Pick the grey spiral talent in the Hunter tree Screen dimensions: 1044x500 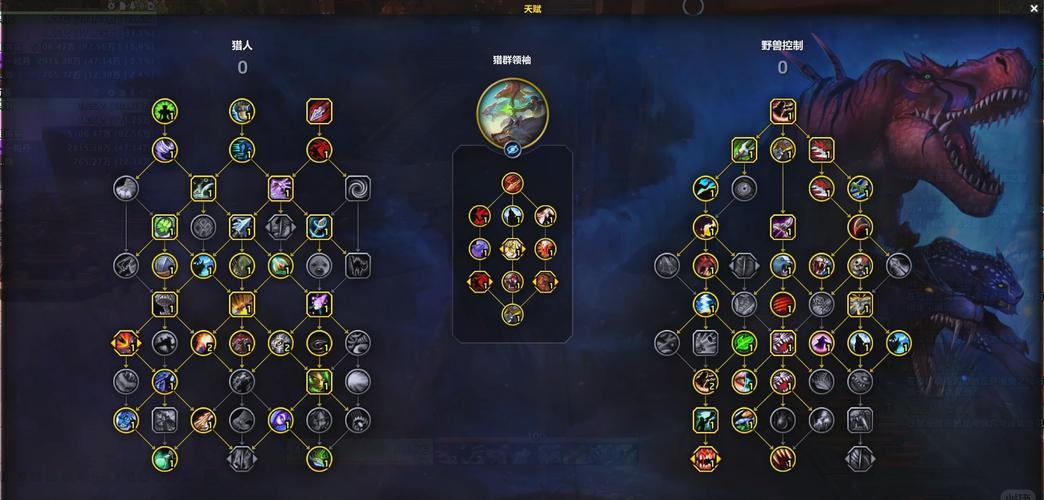pyautogui.click(x=357, y=188)
